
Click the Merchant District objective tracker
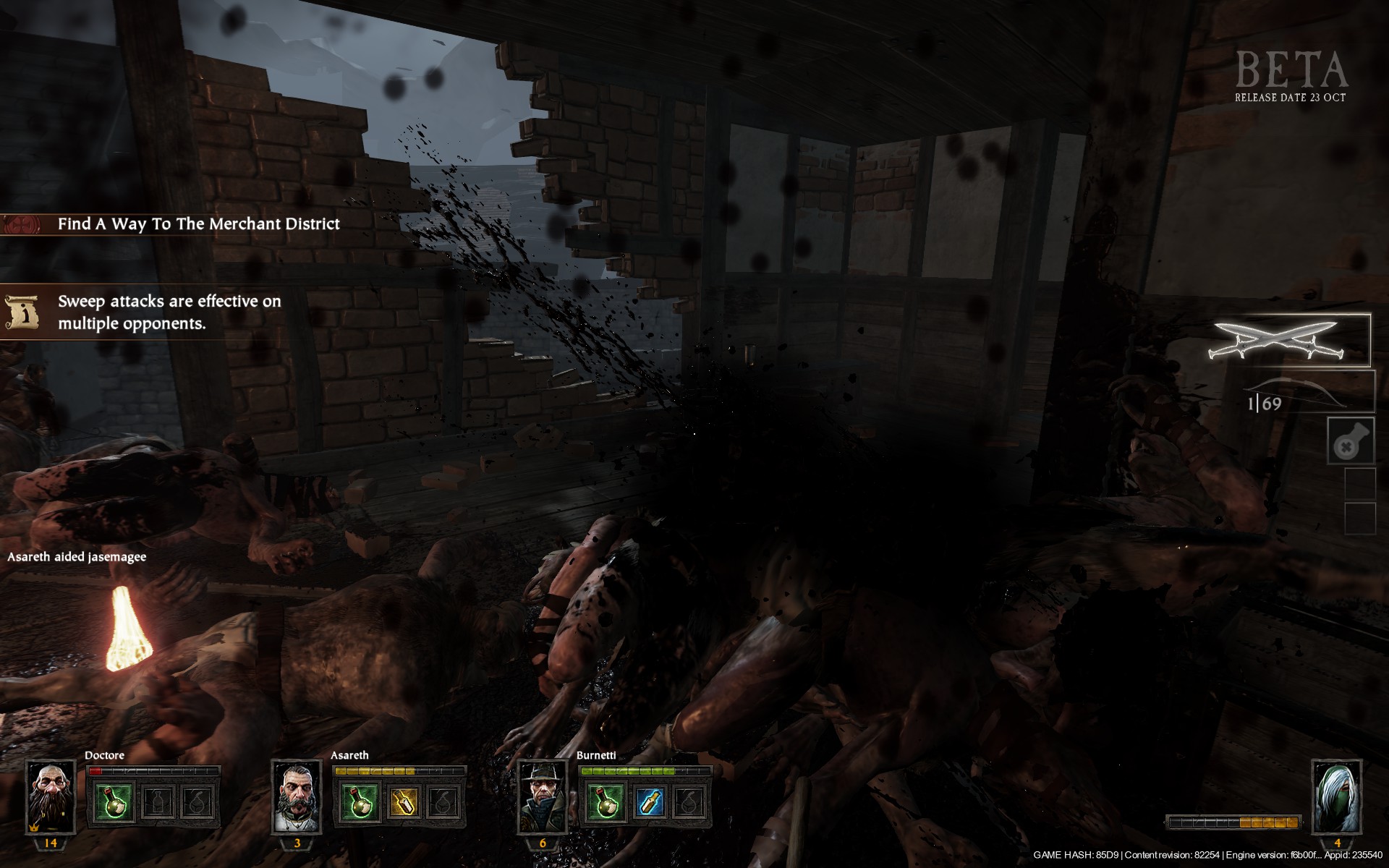click(x=198, y=224)
